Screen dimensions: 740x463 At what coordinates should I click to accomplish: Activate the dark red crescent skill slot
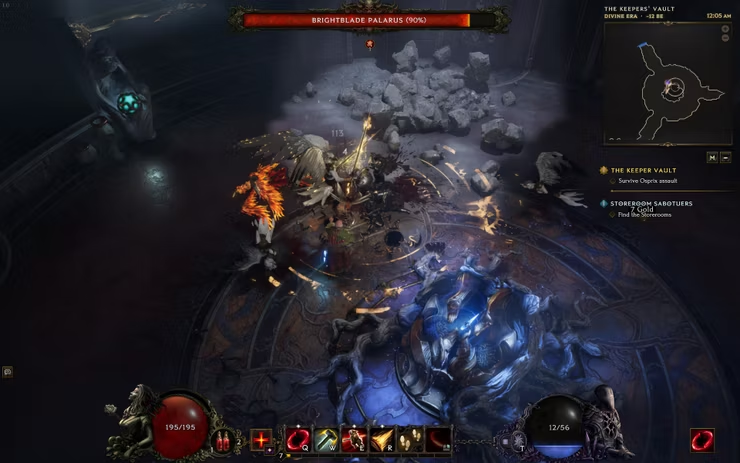(437, 438)
